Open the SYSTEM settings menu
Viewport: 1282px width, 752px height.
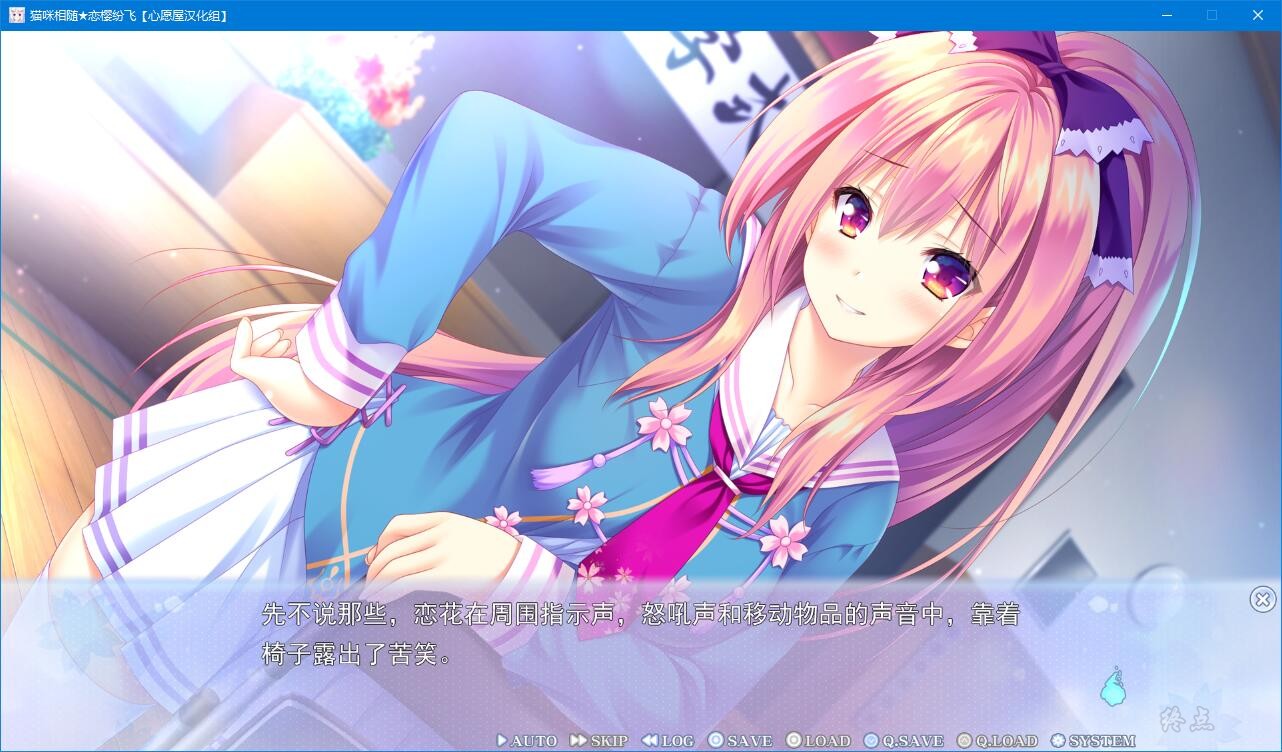[x=1093, y=741]
